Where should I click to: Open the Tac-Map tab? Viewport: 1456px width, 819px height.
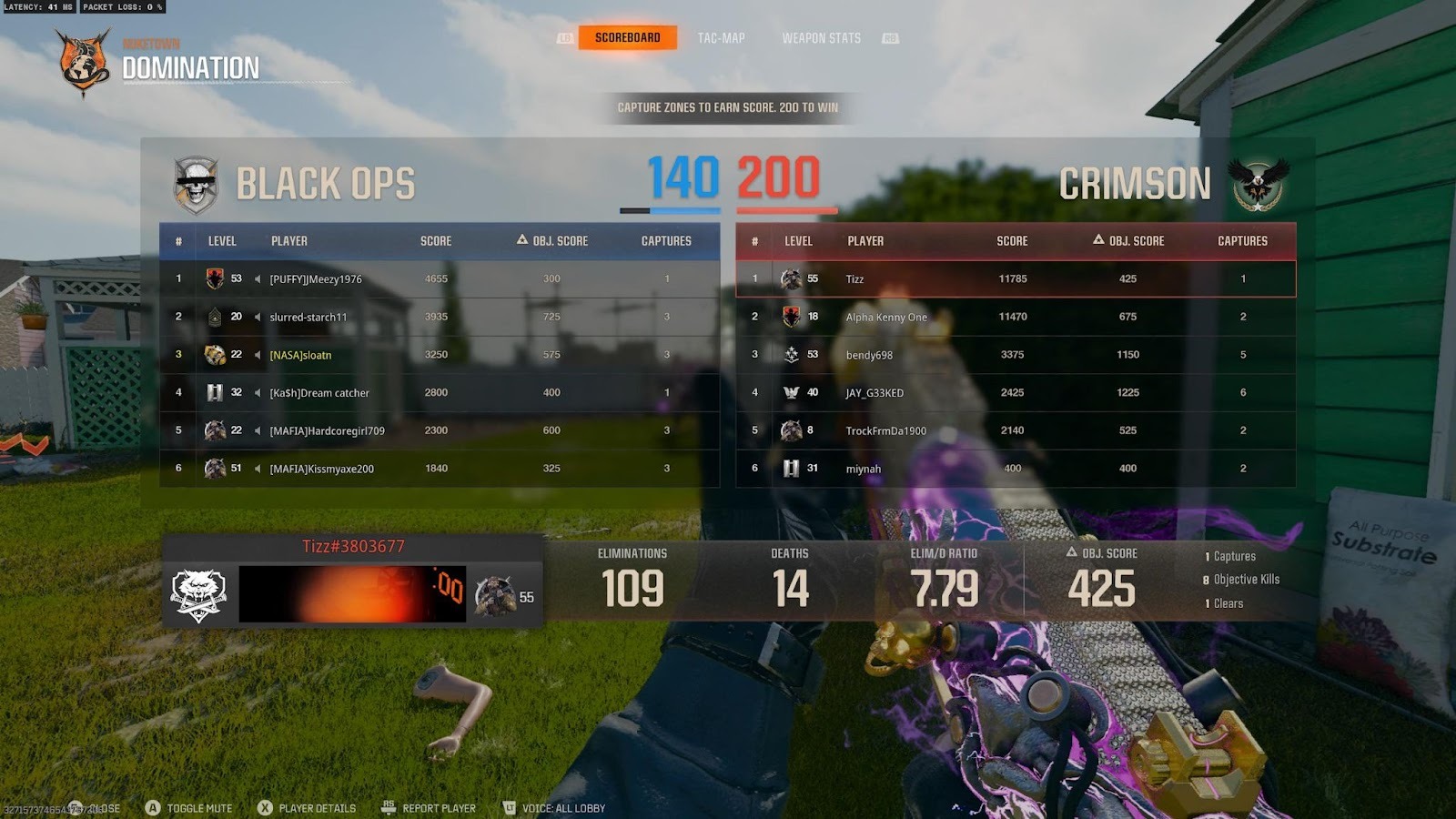(x=721, y=38)
